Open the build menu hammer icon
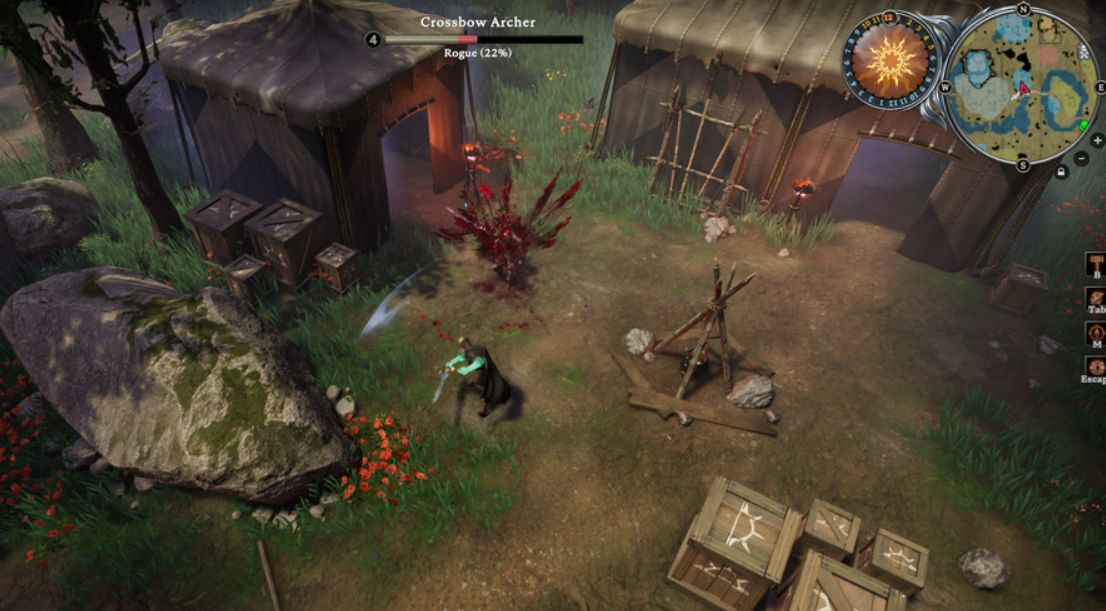 coord(1096,263)
